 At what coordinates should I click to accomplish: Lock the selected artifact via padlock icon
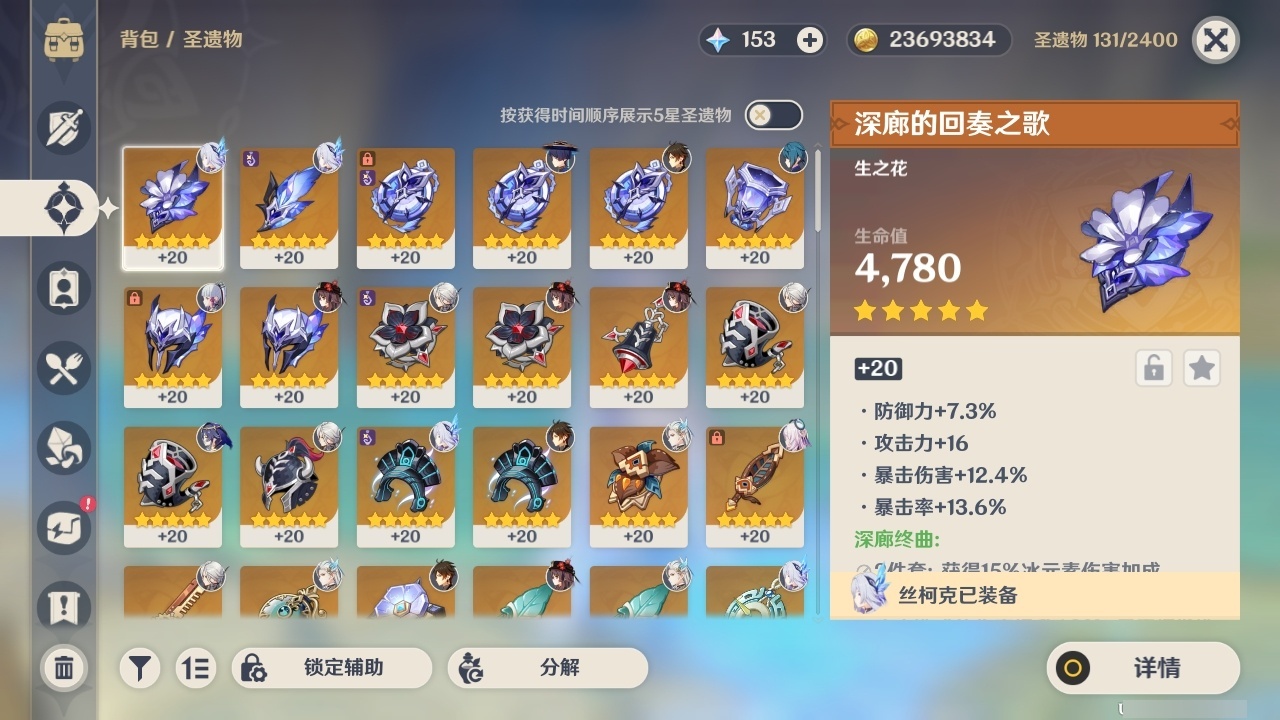[x=1154, y=368]
